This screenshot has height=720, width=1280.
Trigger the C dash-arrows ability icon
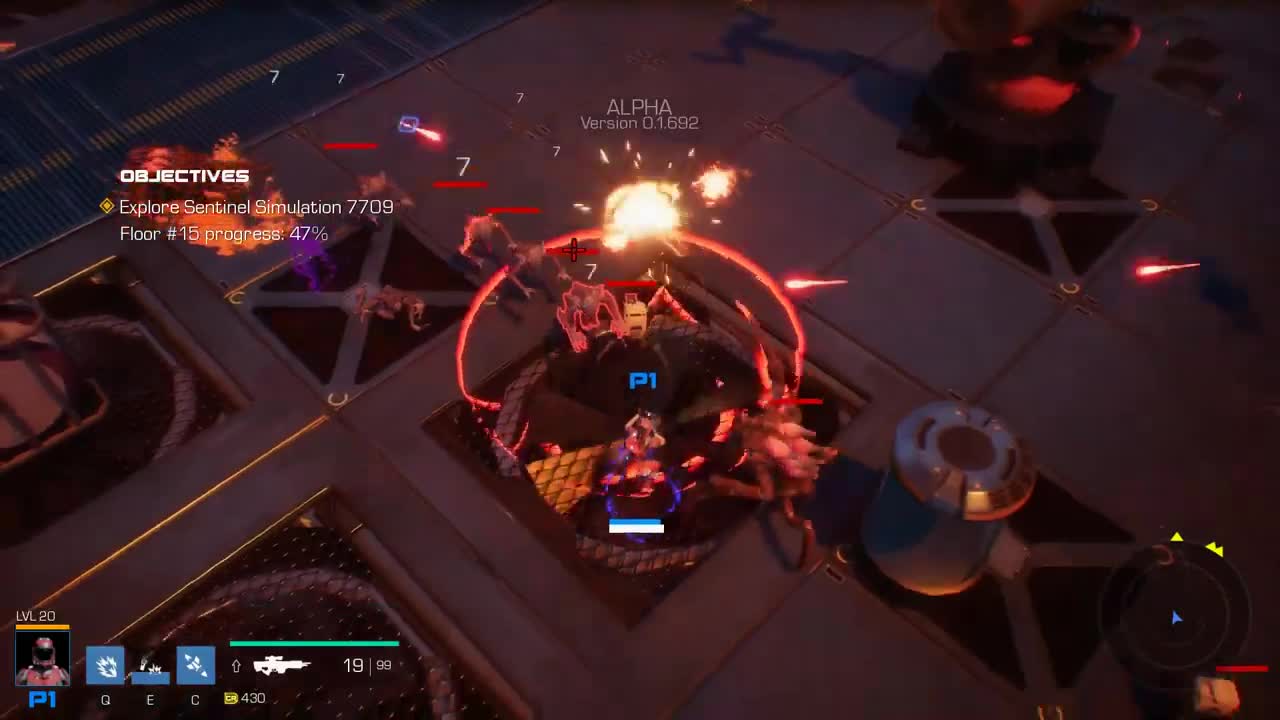[195, 665]
